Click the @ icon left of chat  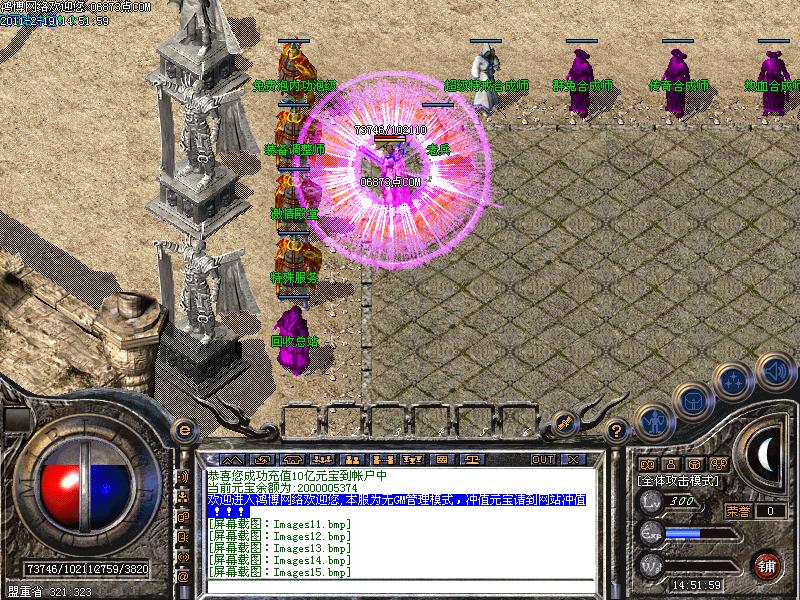pyautogui.click(x=183, y=577)
